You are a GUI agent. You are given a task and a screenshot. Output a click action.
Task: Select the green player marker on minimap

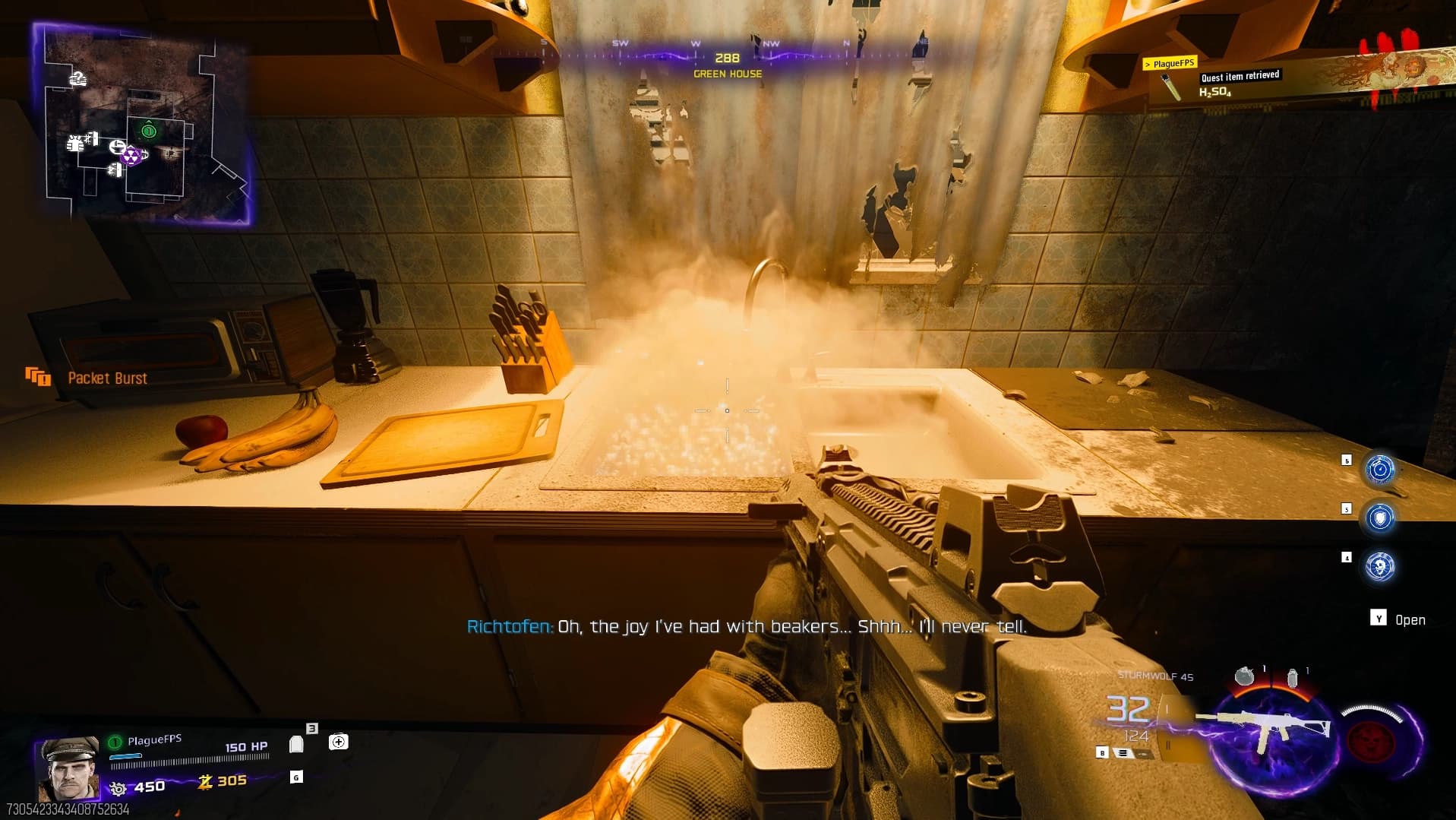point(149,131)
